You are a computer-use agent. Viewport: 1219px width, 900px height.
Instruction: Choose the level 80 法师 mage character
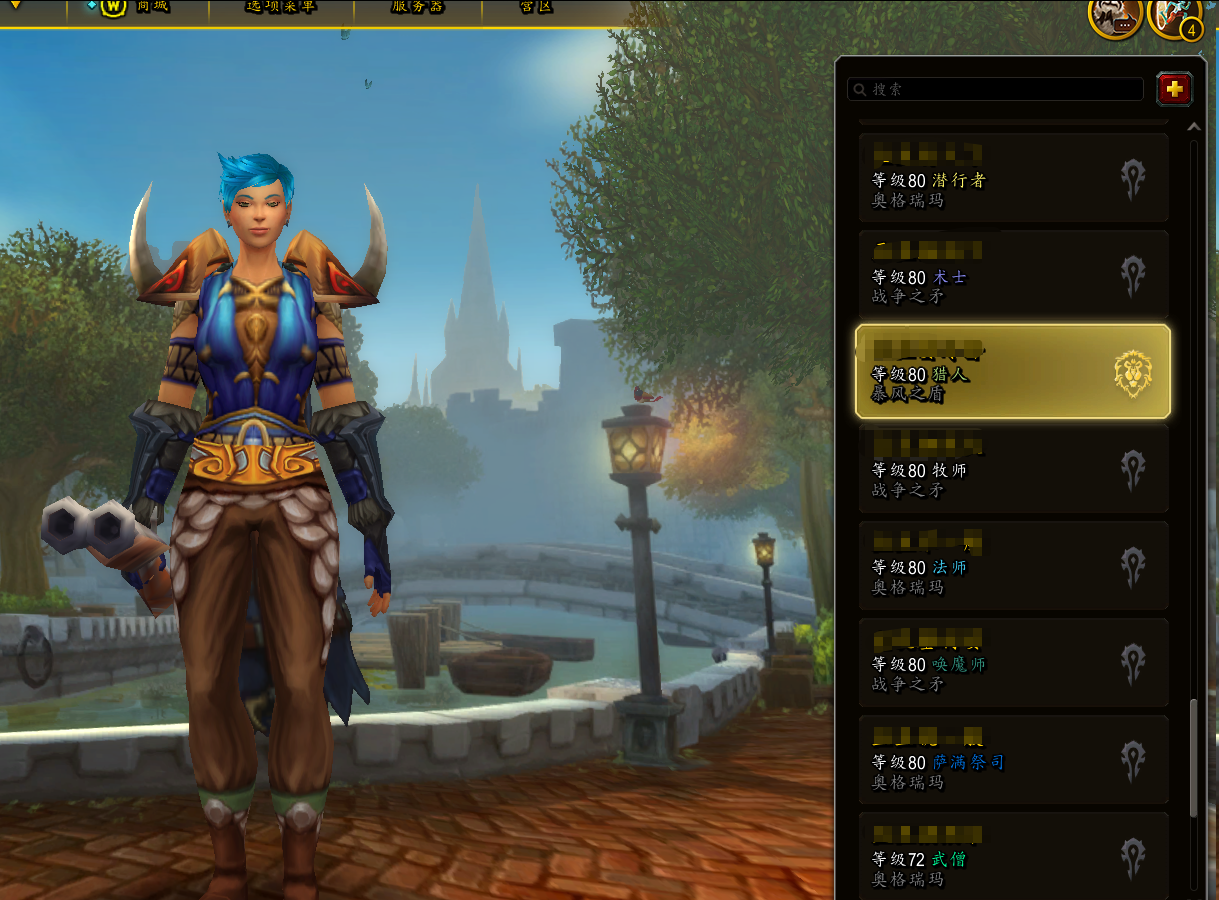click(x=1013, y=565)
